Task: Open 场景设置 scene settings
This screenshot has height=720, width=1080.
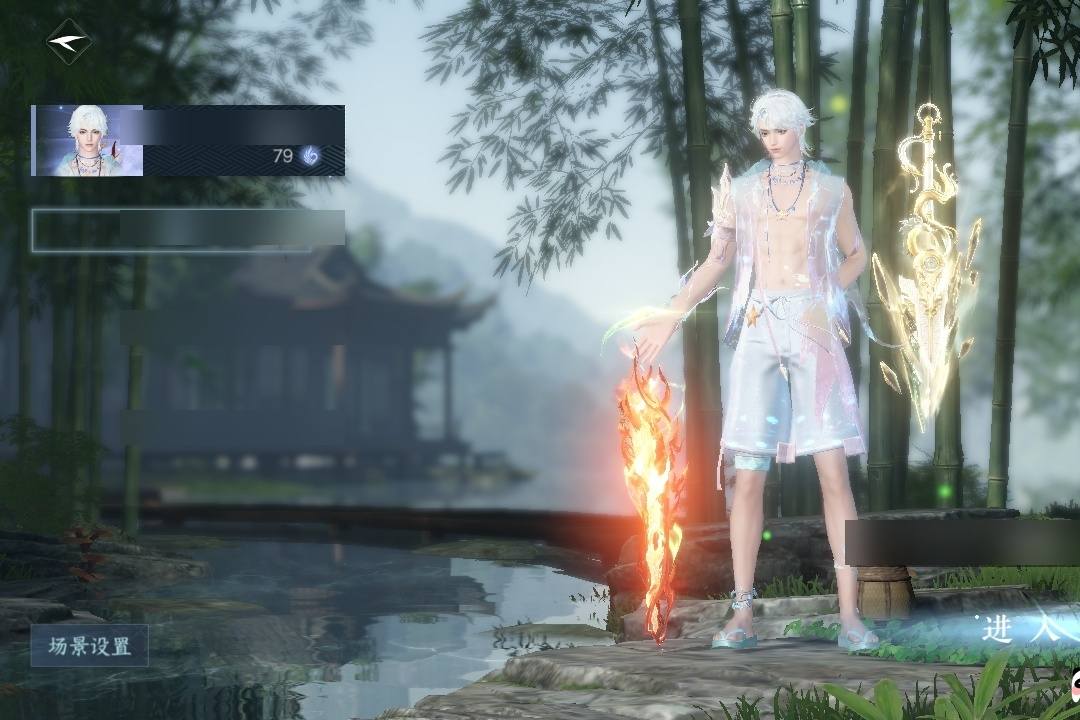Action: coord(89,646)
